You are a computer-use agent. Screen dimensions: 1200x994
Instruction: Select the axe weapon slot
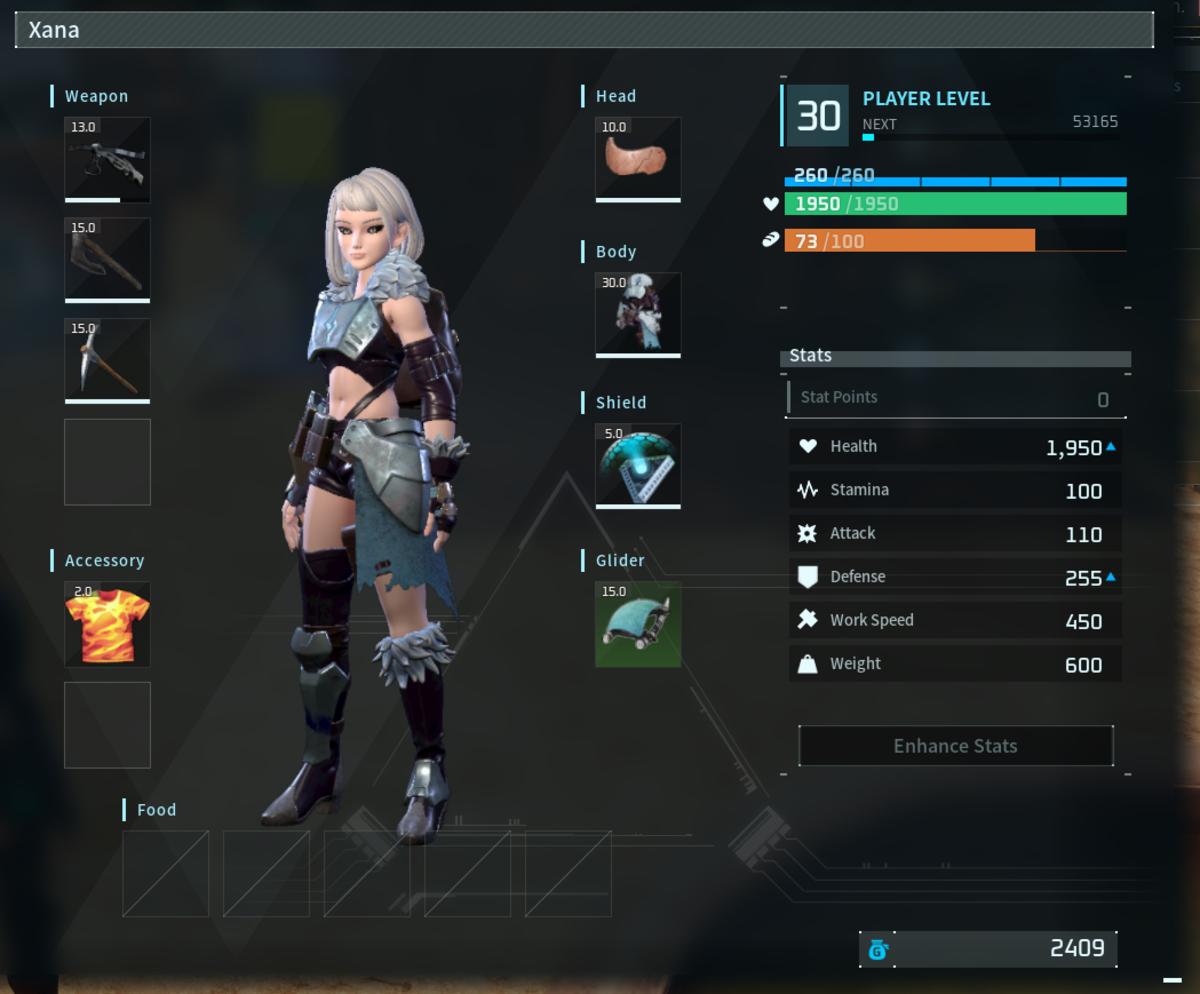pos(107,259)
